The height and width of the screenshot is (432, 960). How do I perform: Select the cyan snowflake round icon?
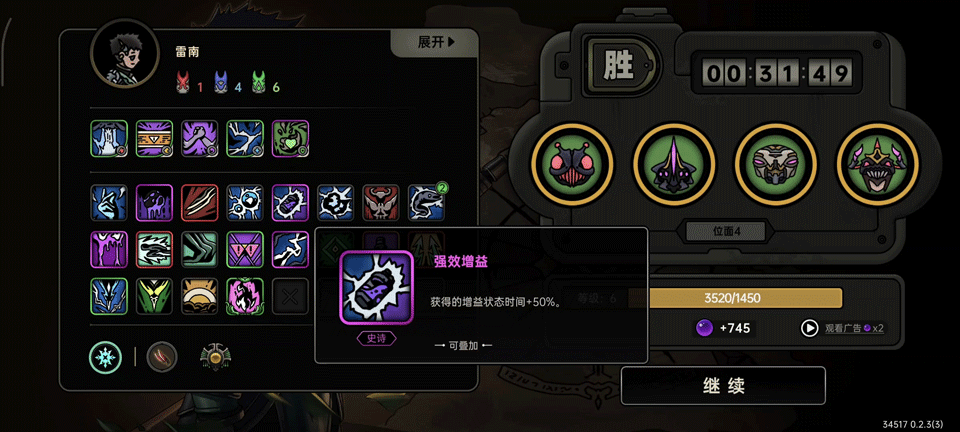106,356
